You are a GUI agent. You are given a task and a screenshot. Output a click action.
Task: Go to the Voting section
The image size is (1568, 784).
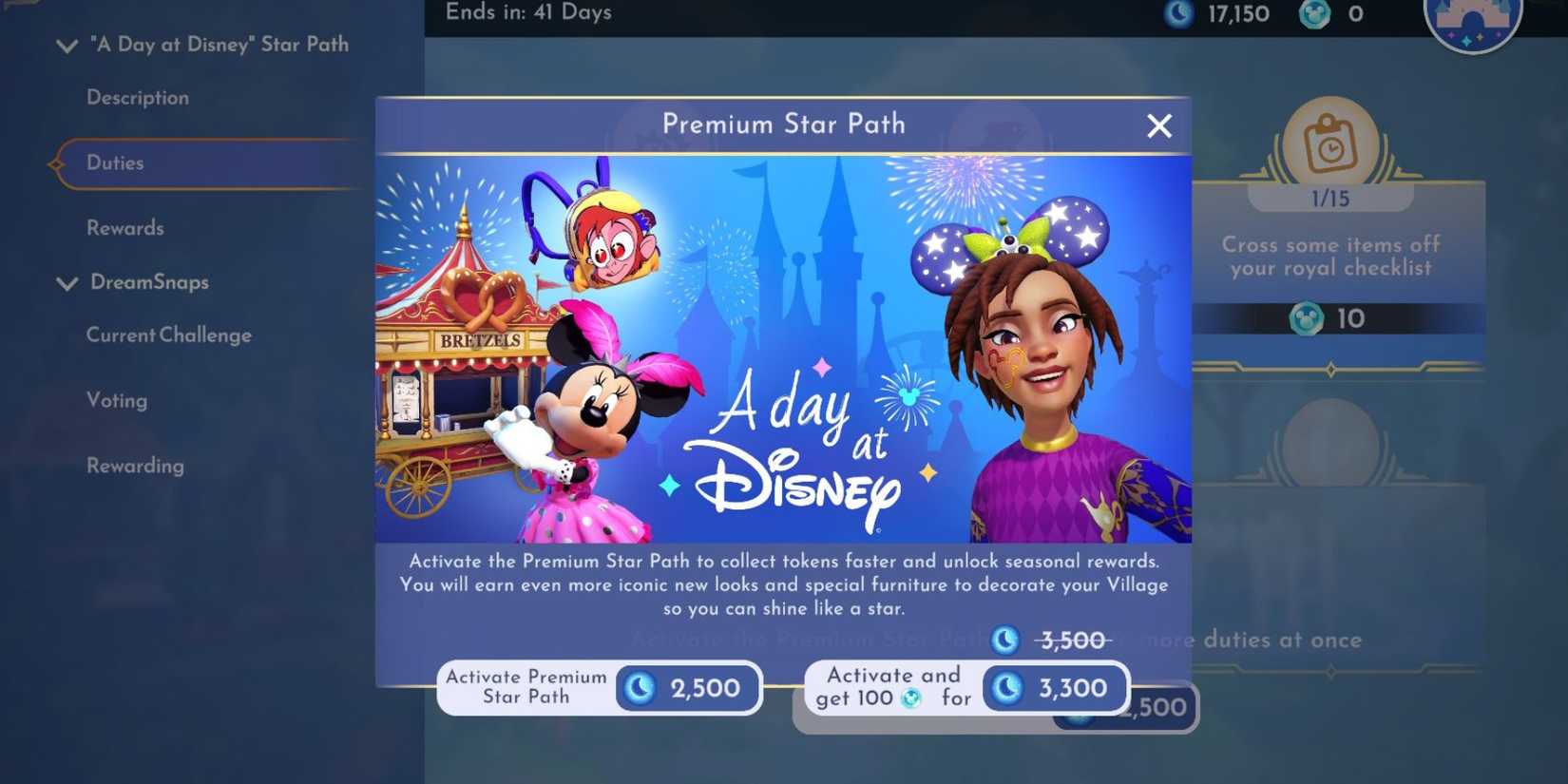(x=117, y=400)
